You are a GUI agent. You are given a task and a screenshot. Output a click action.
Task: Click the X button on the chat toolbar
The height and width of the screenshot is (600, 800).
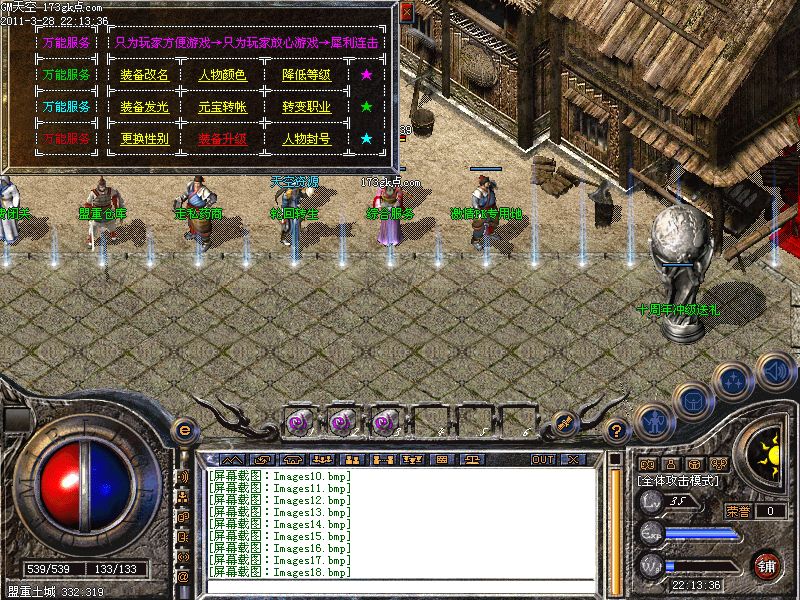[572, 459]
